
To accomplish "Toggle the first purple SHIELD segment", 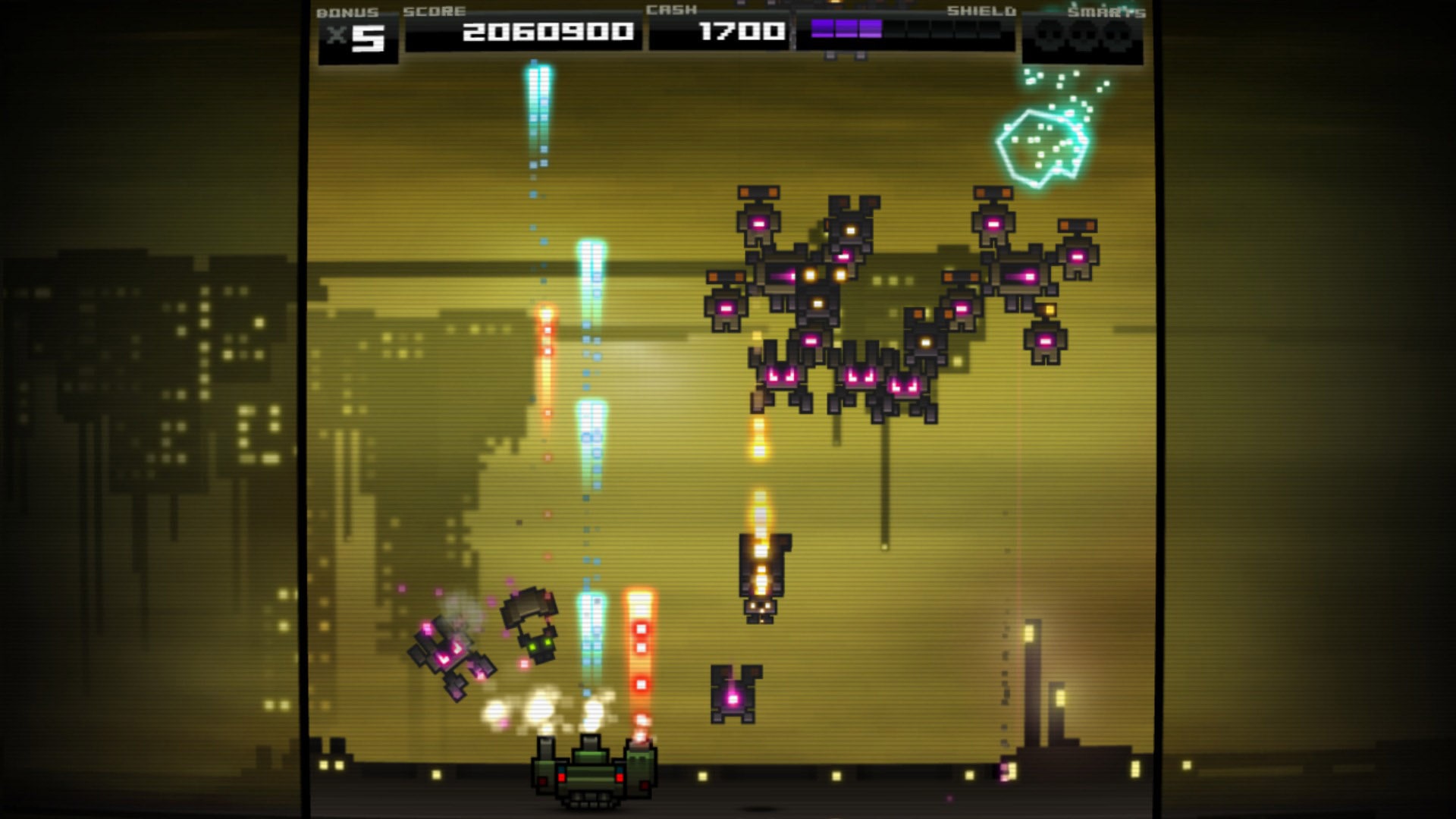I will (x=823, y=32).
